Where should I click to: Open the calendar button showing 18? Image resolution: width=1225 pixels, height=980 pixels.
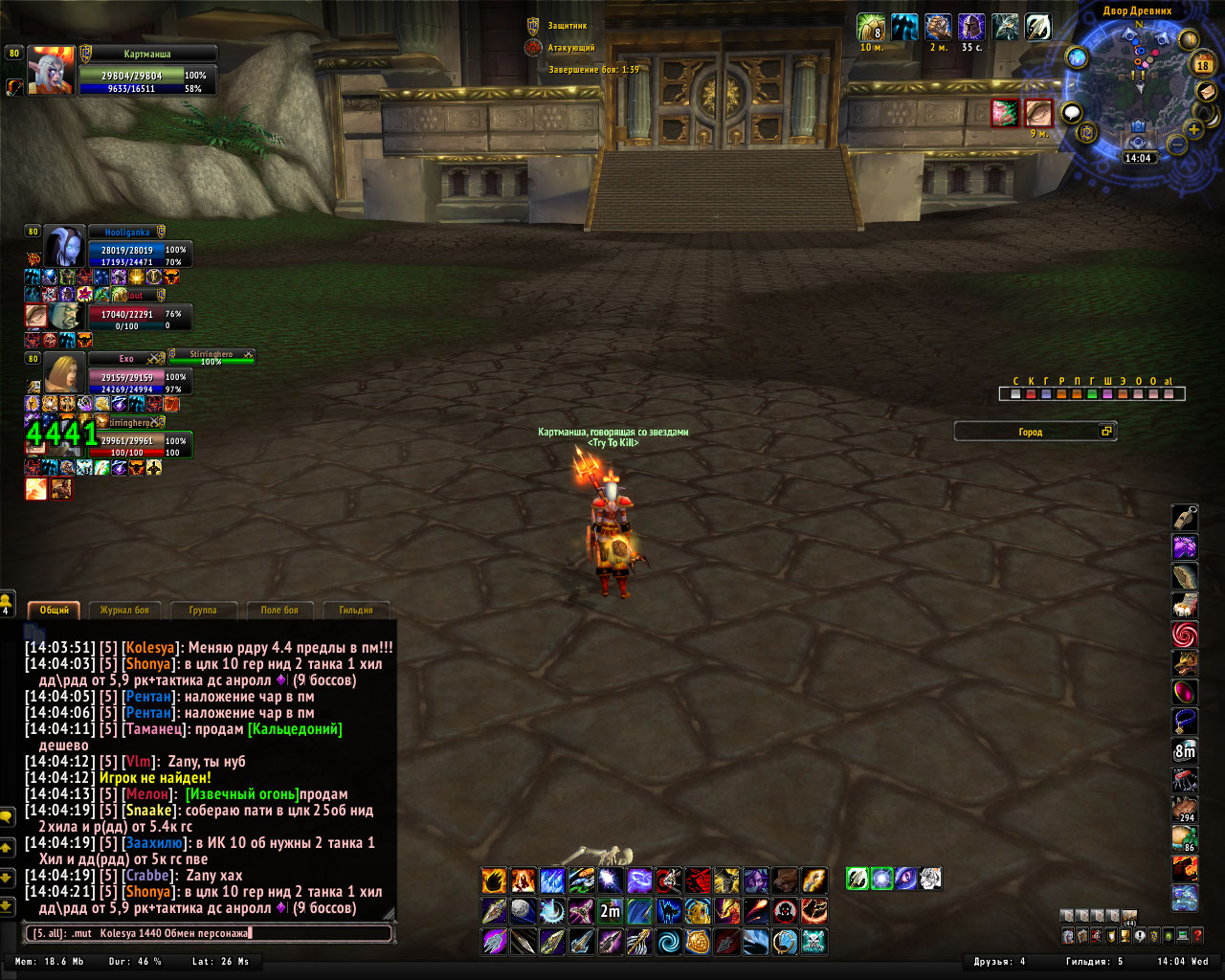coord(1203,65)
